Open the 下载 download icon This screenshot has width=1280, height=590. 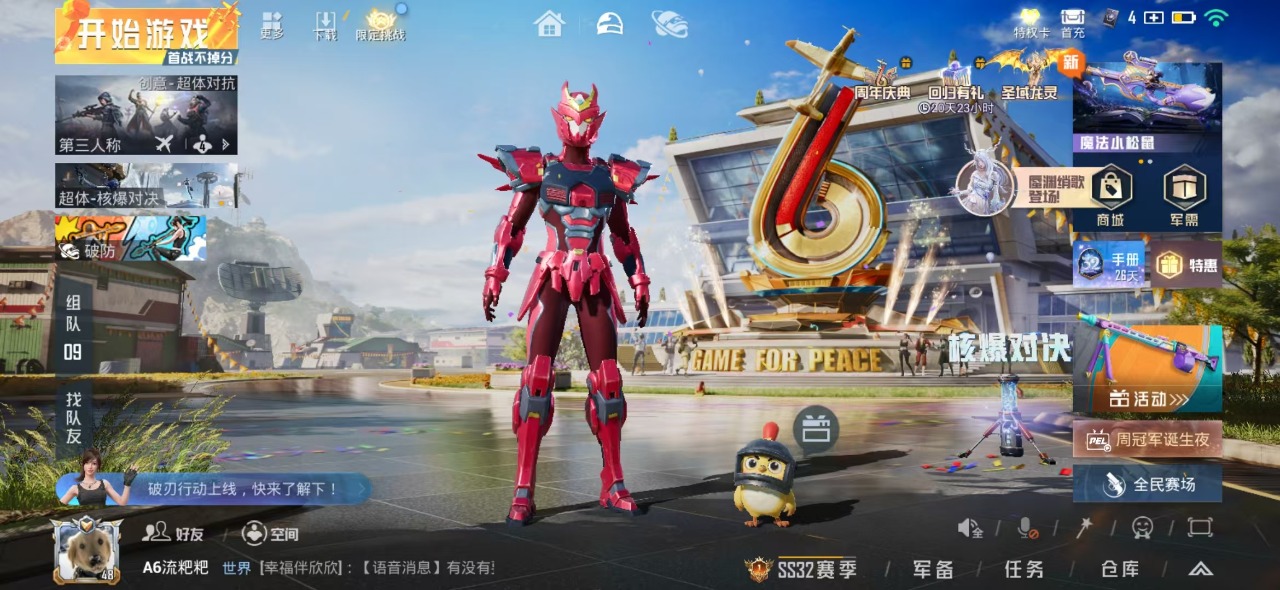point(325,25)
